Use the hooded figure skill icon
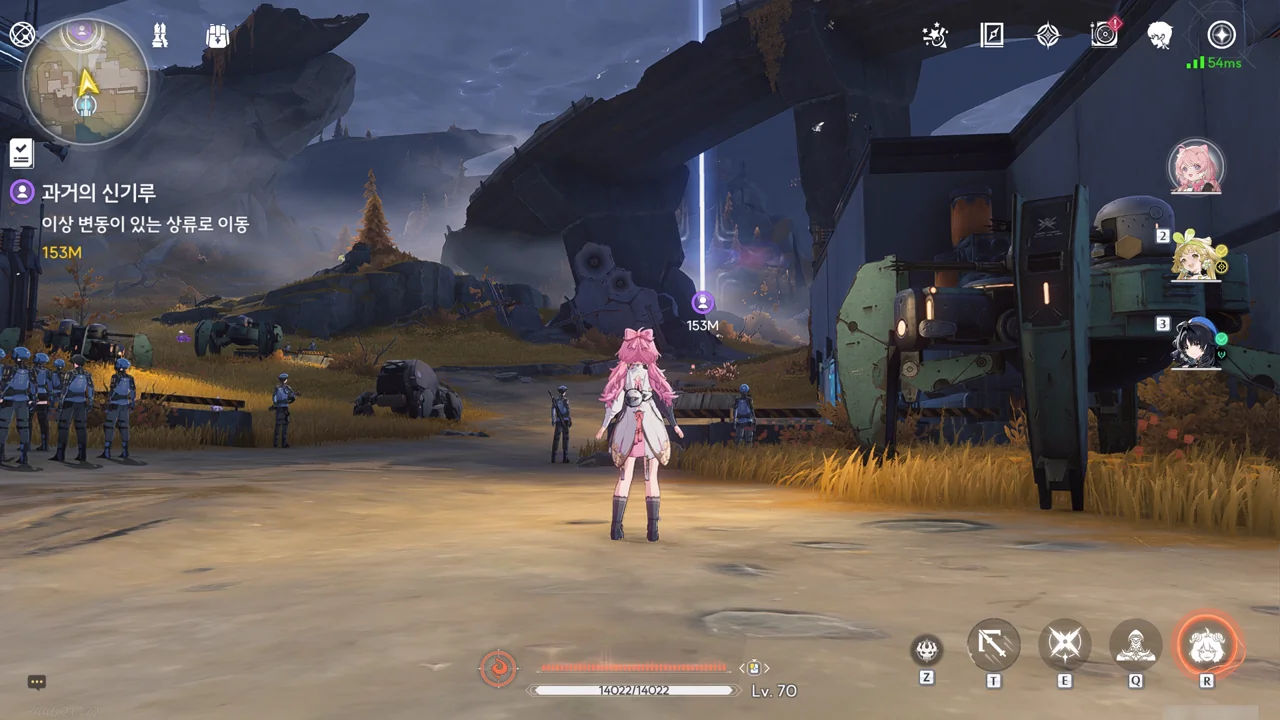 click(x=1136, y=645)
